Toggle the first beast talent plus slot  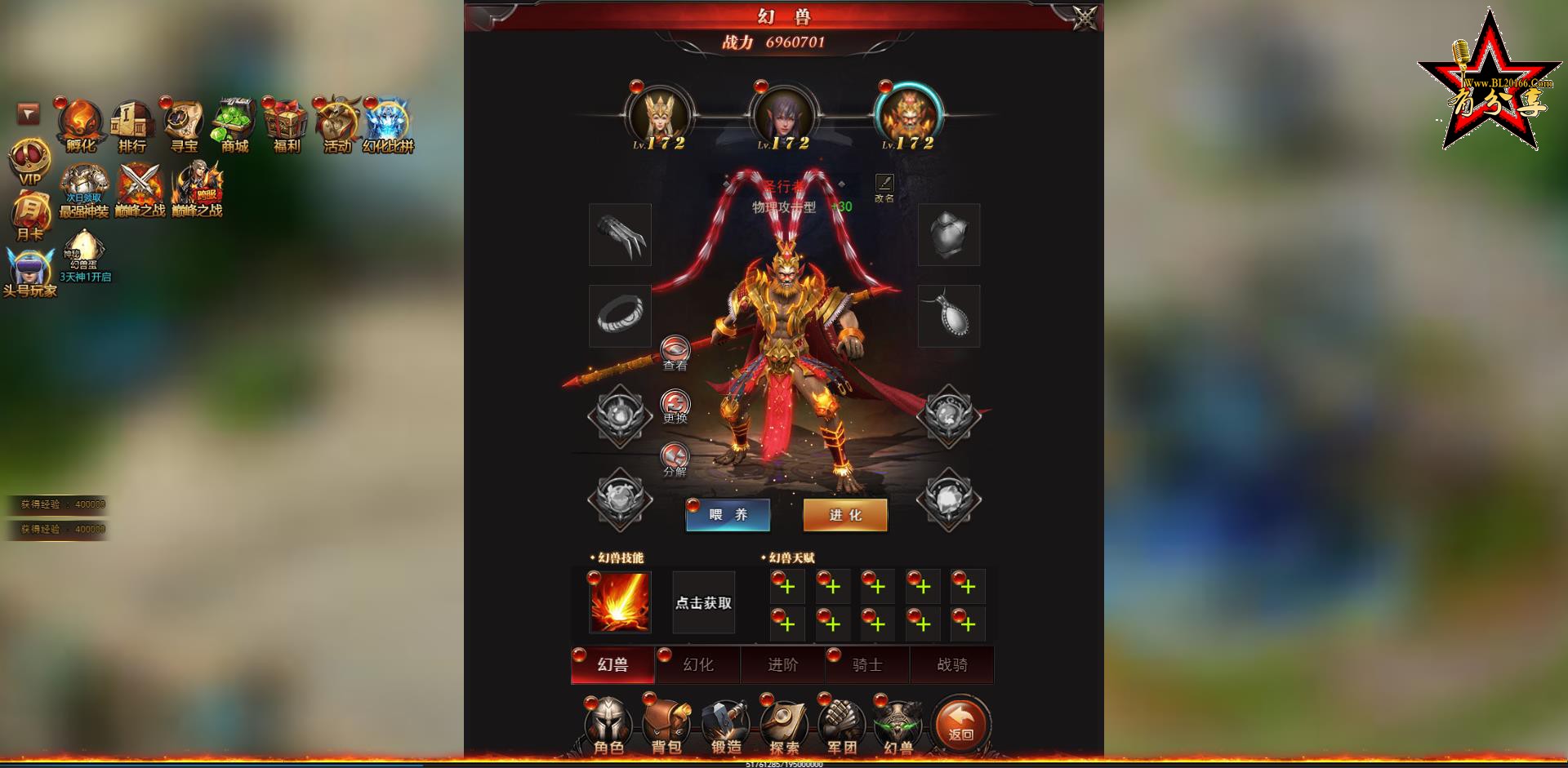pyautogui.click(x=786, y=587)
